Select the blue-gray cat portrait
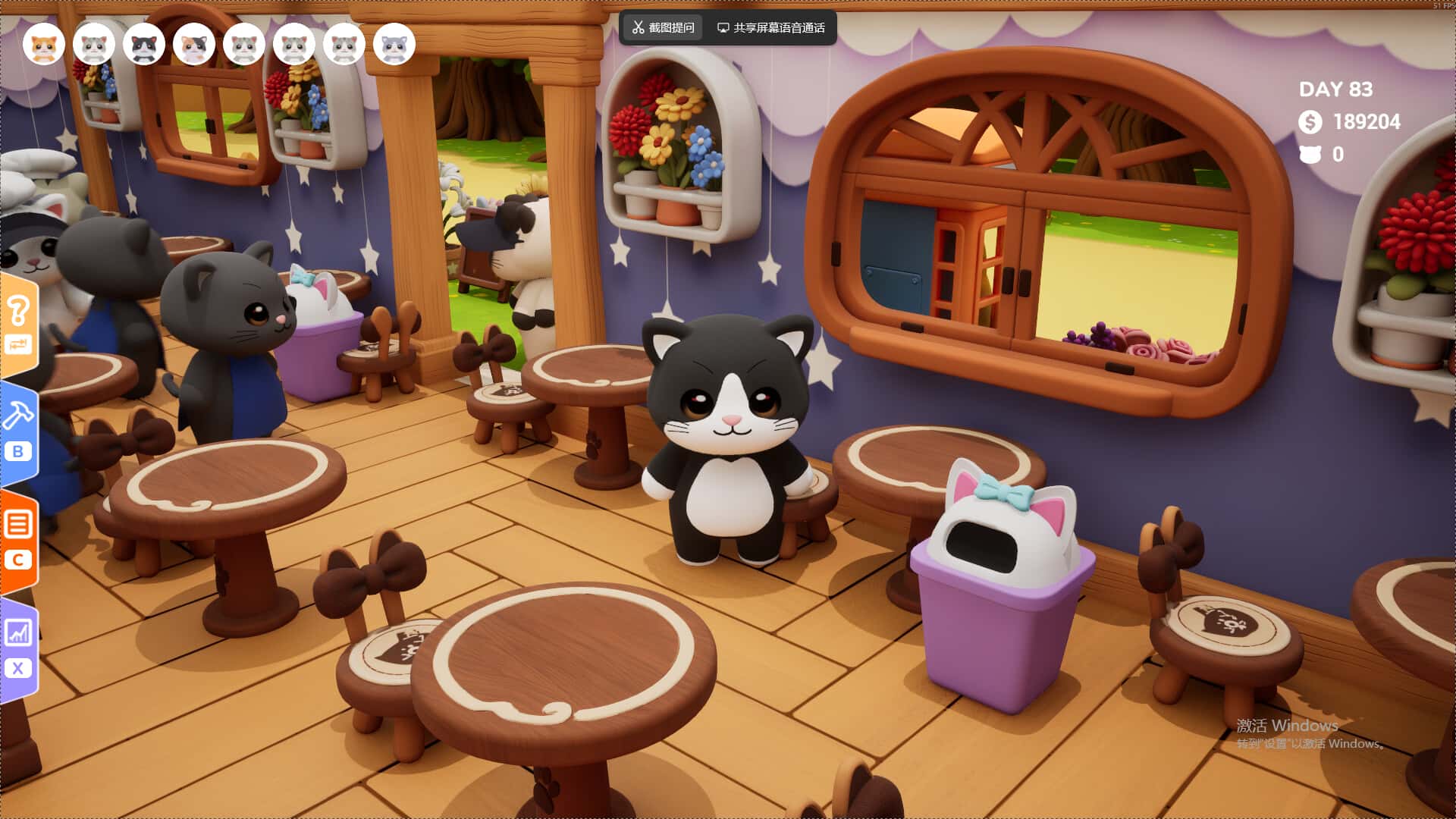This screenshot has width=1456, height=819. (x=394, y=45)
